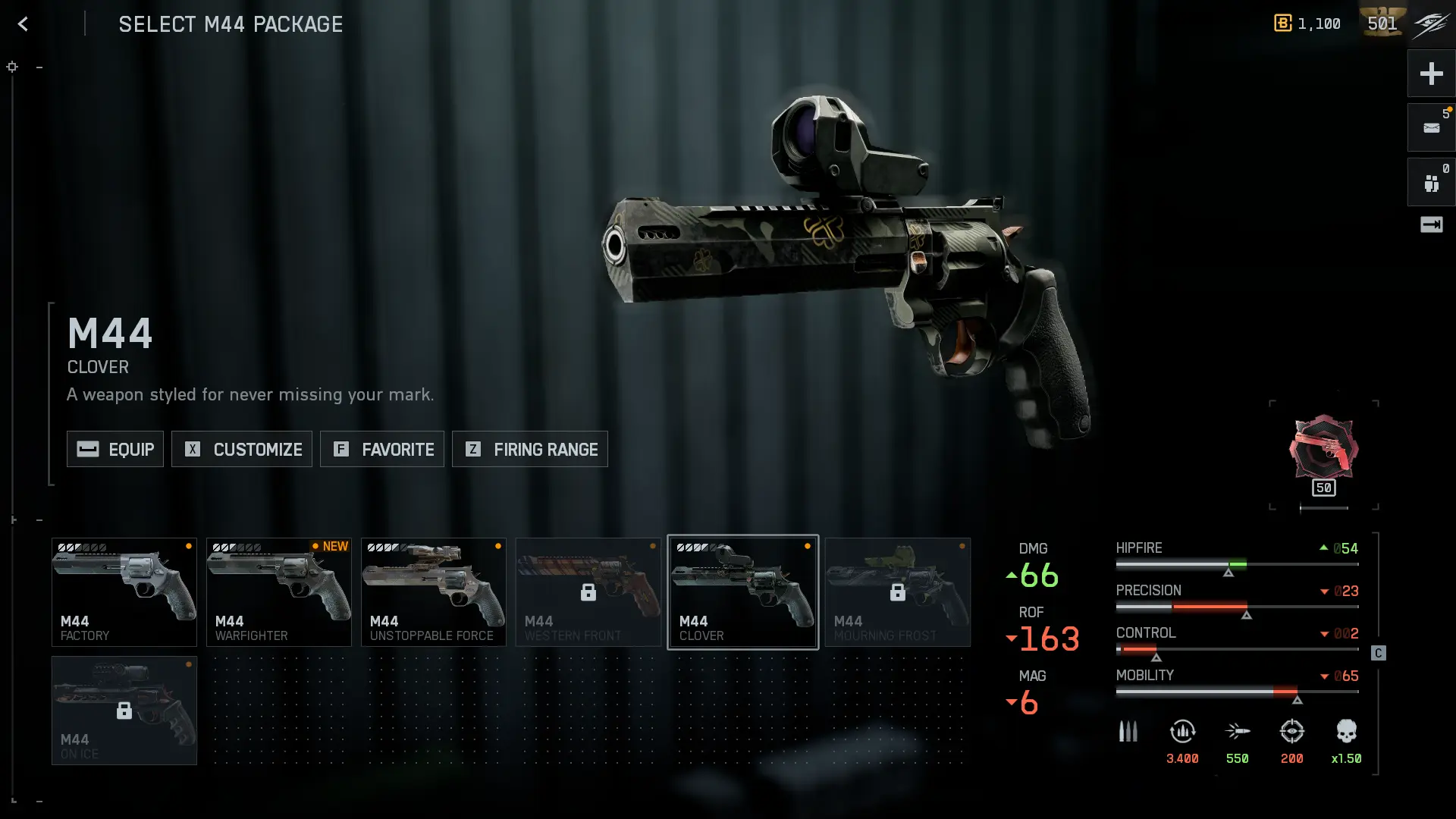Screen dimensions: 1456x819
Task: Click the 1,100 currency balance
Action: [1307, 24]
